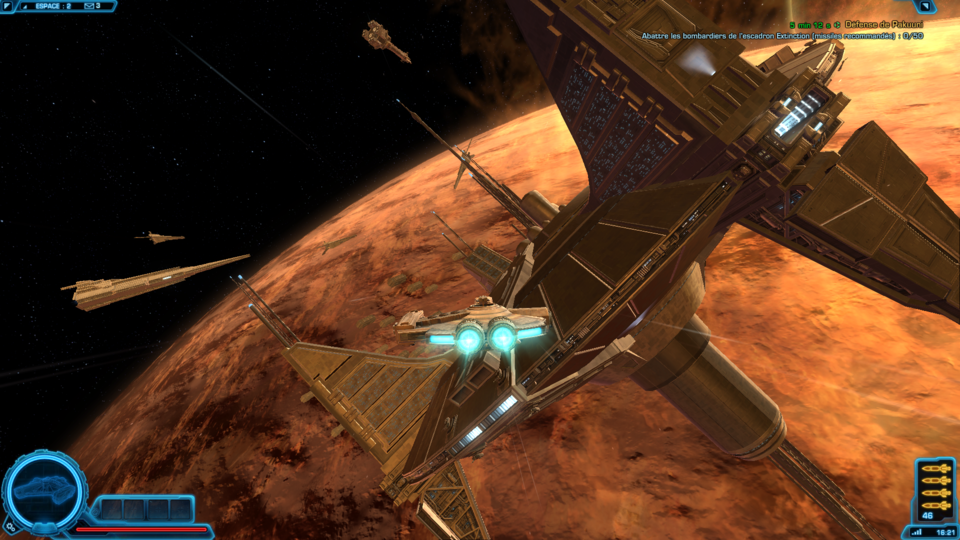Expand the top-left corner arrow button
960x540 pixels.
coord(8,5)
